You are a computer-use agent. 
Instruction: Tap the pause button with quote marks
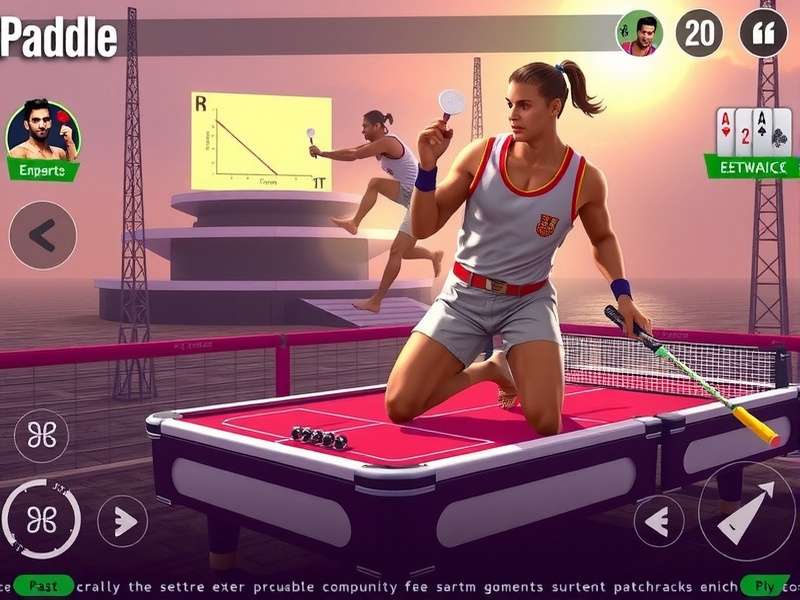(763, 33)
